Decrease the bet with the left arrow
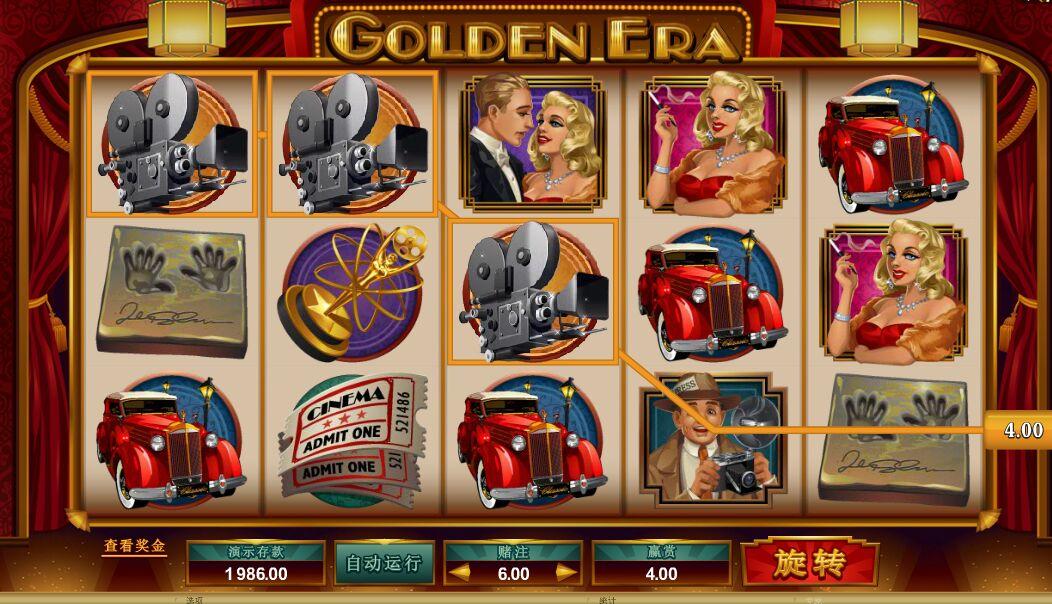The width and height of the screenshot is (1052, 604). [x=459, y=573]
